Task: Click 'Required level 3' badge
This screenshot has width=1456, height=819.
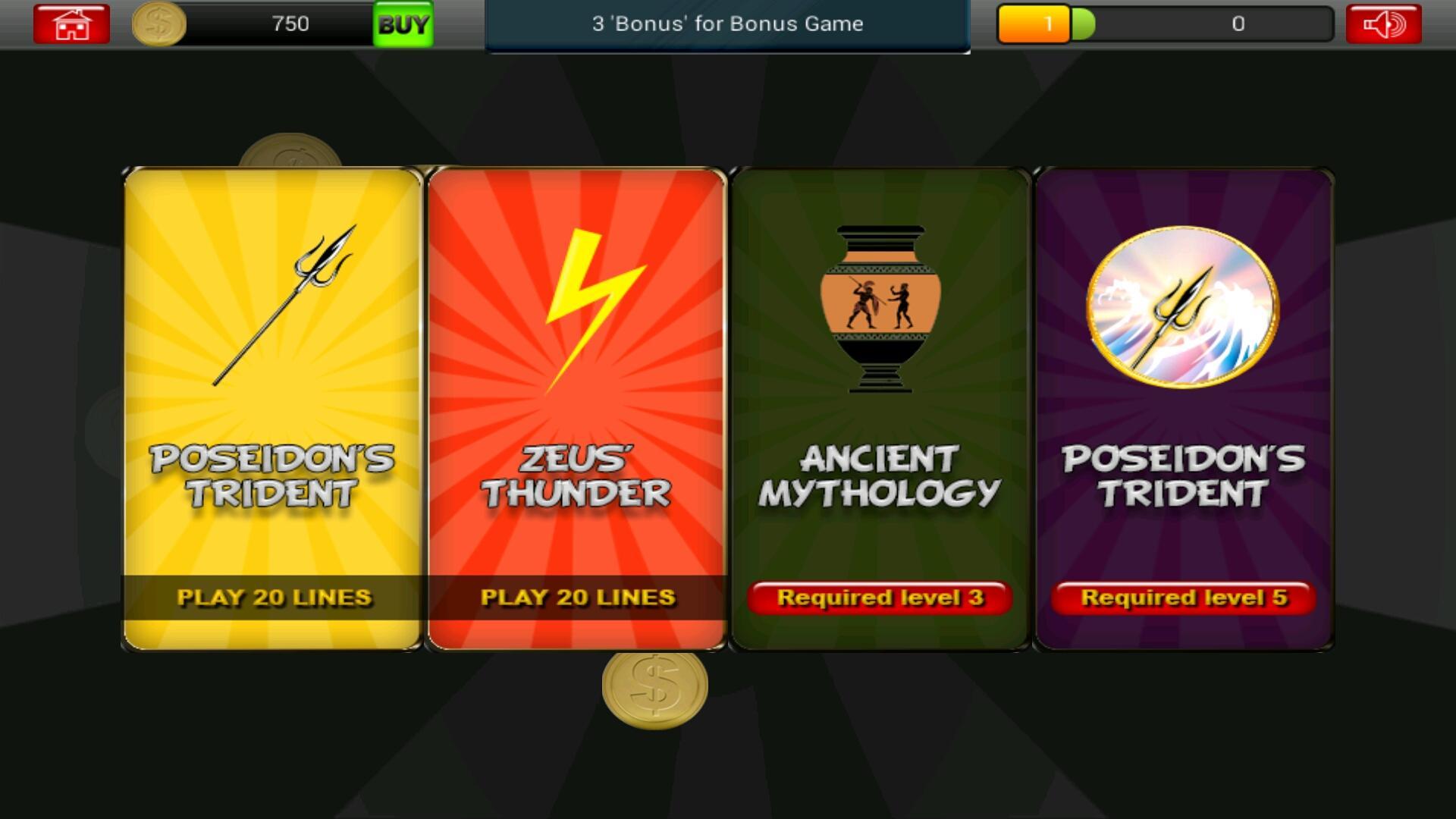Action: [880, 598]
